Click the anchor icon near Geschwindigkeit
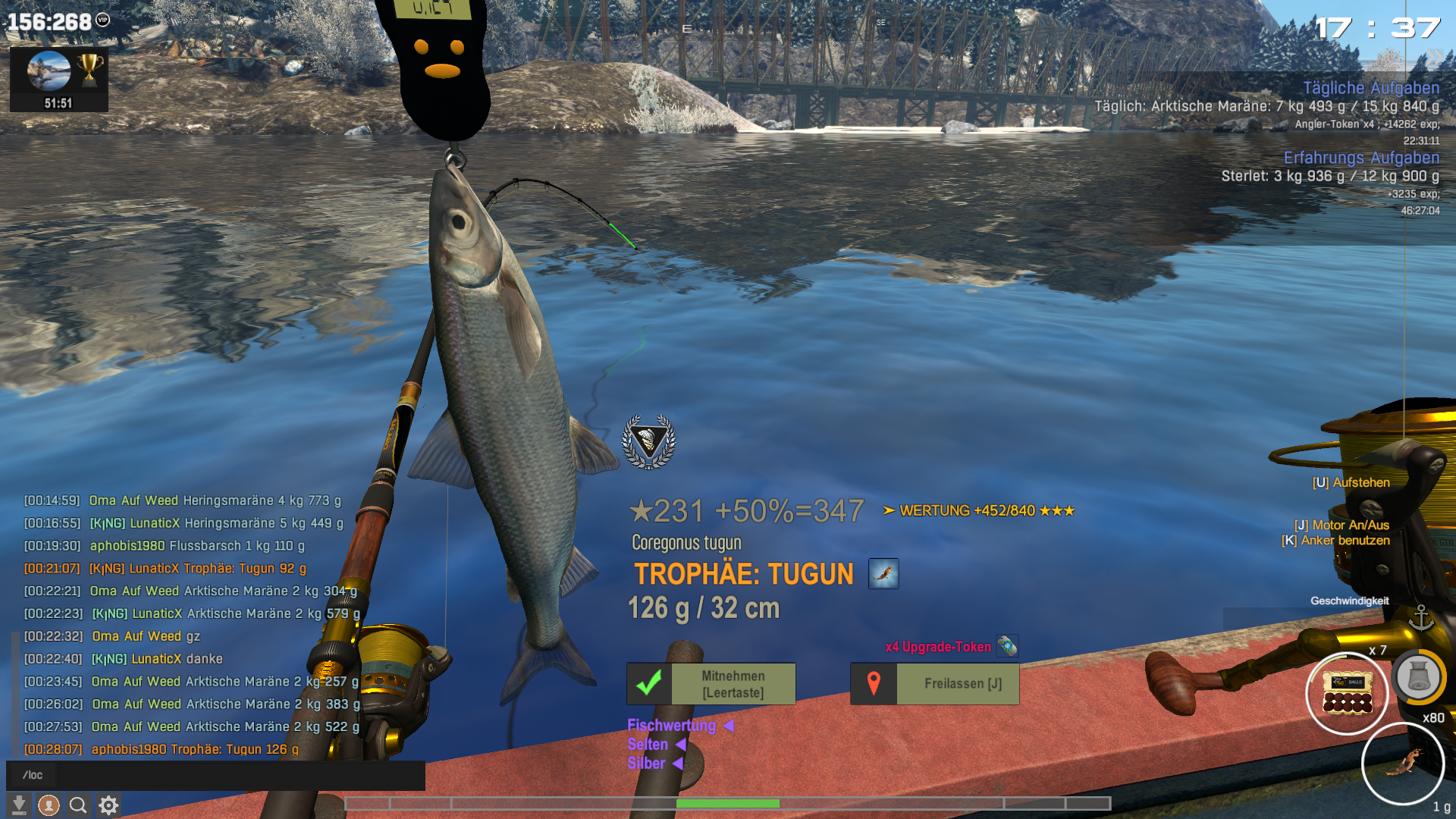The height and width of the screenshot is (819, 1456). click(x=1420, y=618)
